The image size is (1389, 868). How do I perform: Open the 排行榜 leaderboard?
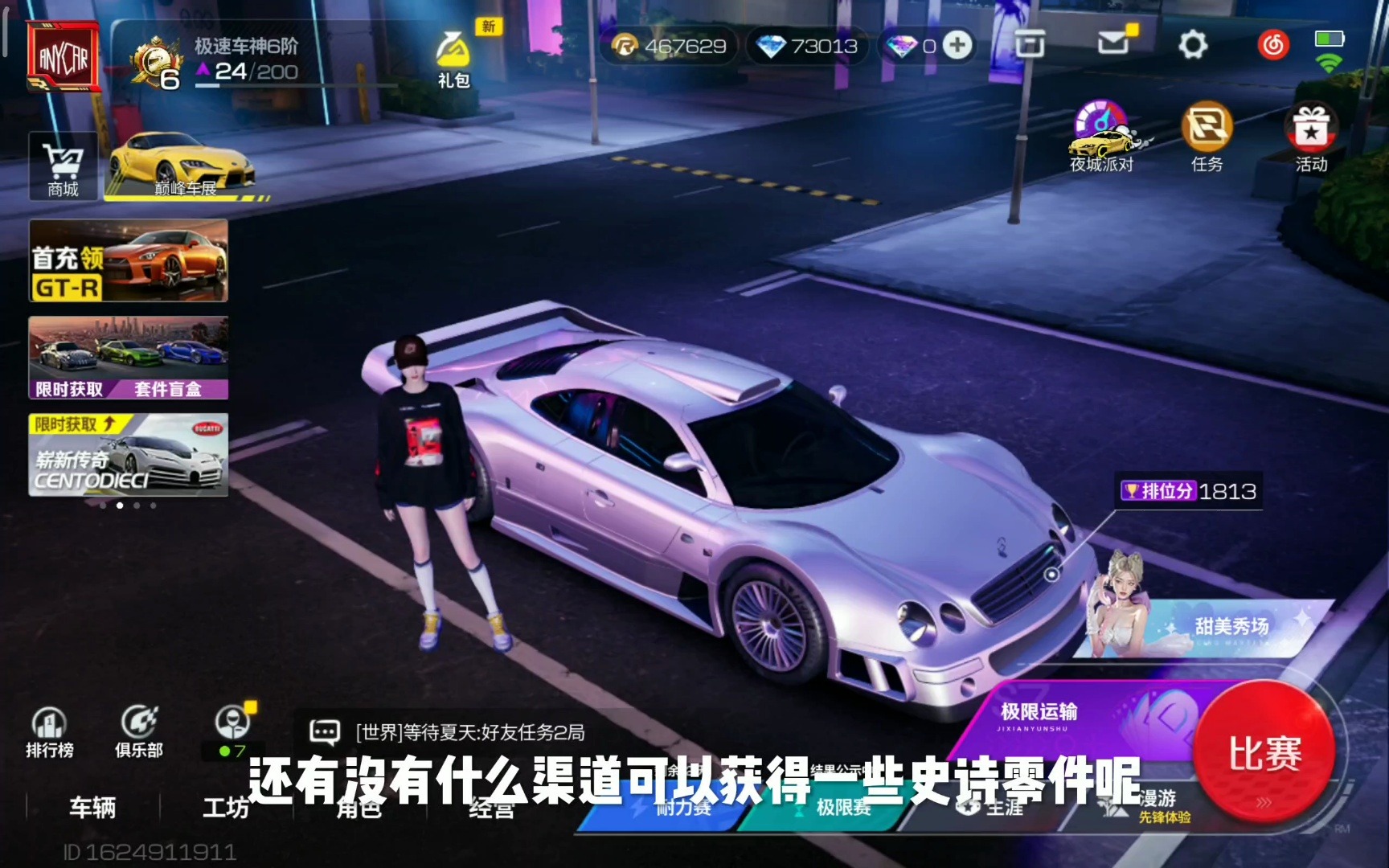click(x=49, y=732)
